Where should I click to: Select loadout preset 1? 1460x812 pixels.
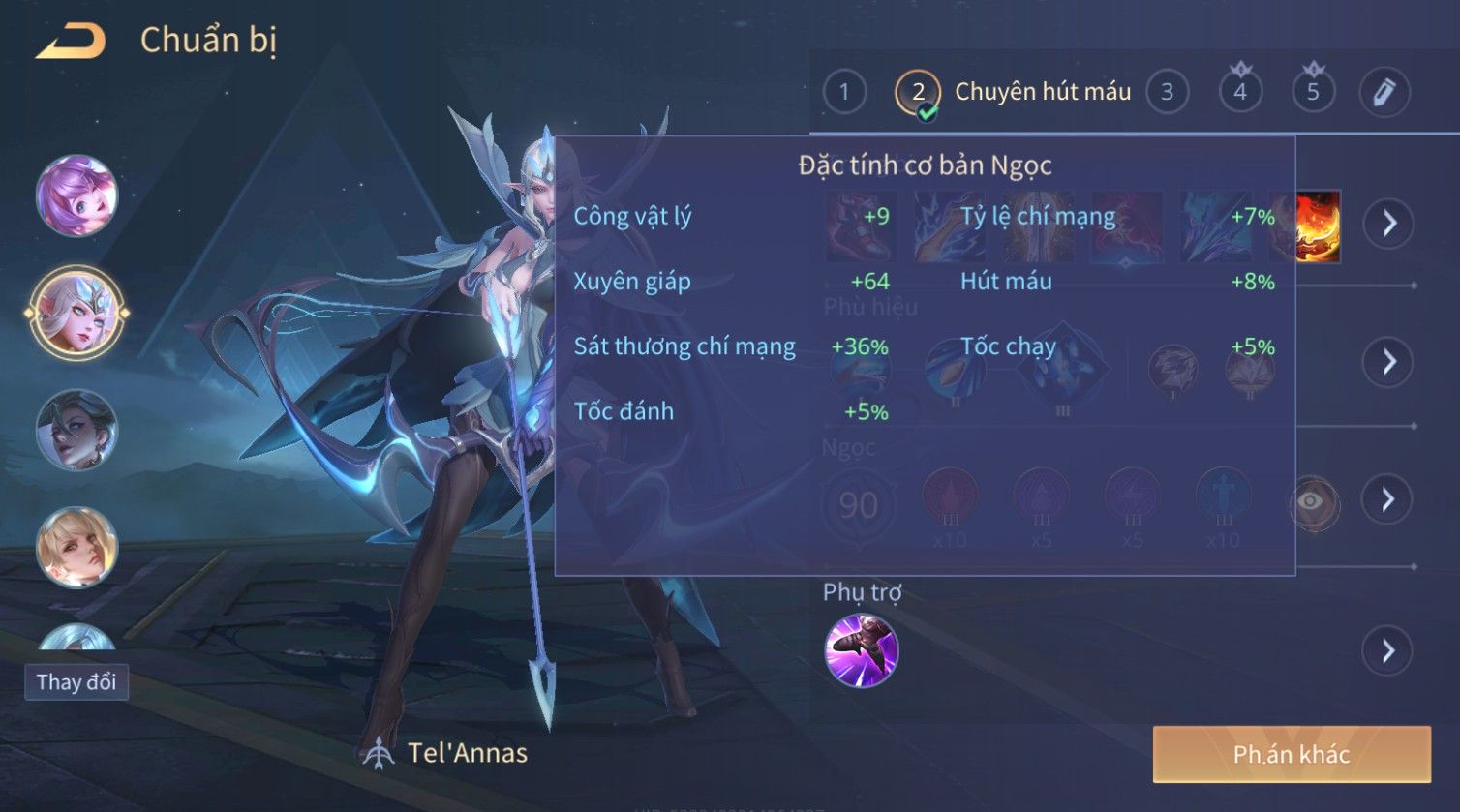843,93
